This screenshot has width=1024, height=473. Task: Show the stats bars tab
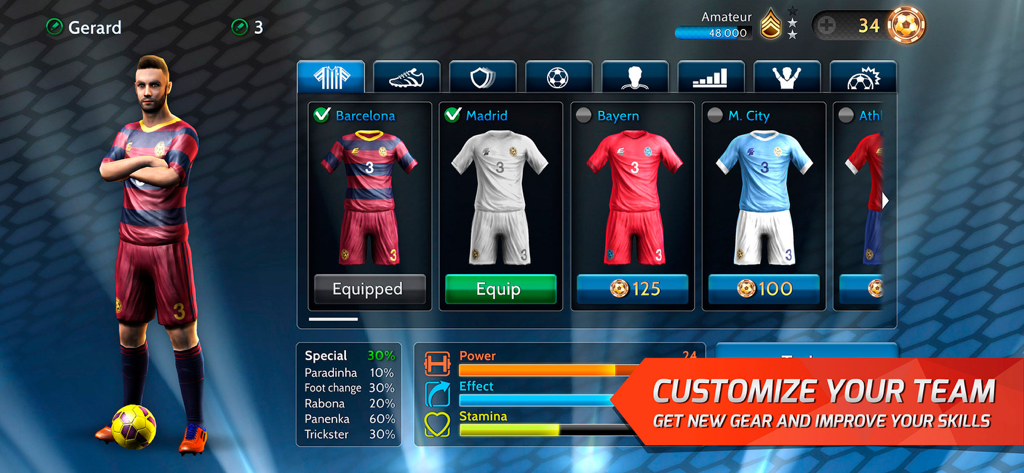[710, 78]
